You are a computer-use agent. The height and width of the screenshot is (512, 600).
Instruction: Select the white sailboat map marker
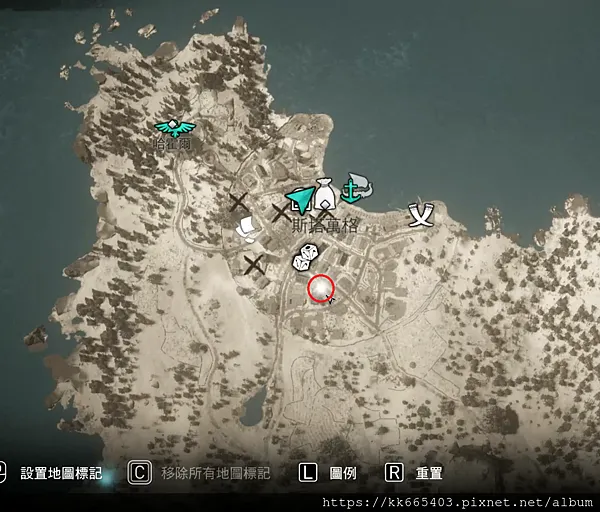pyautogui.click(x=247, y=230)
